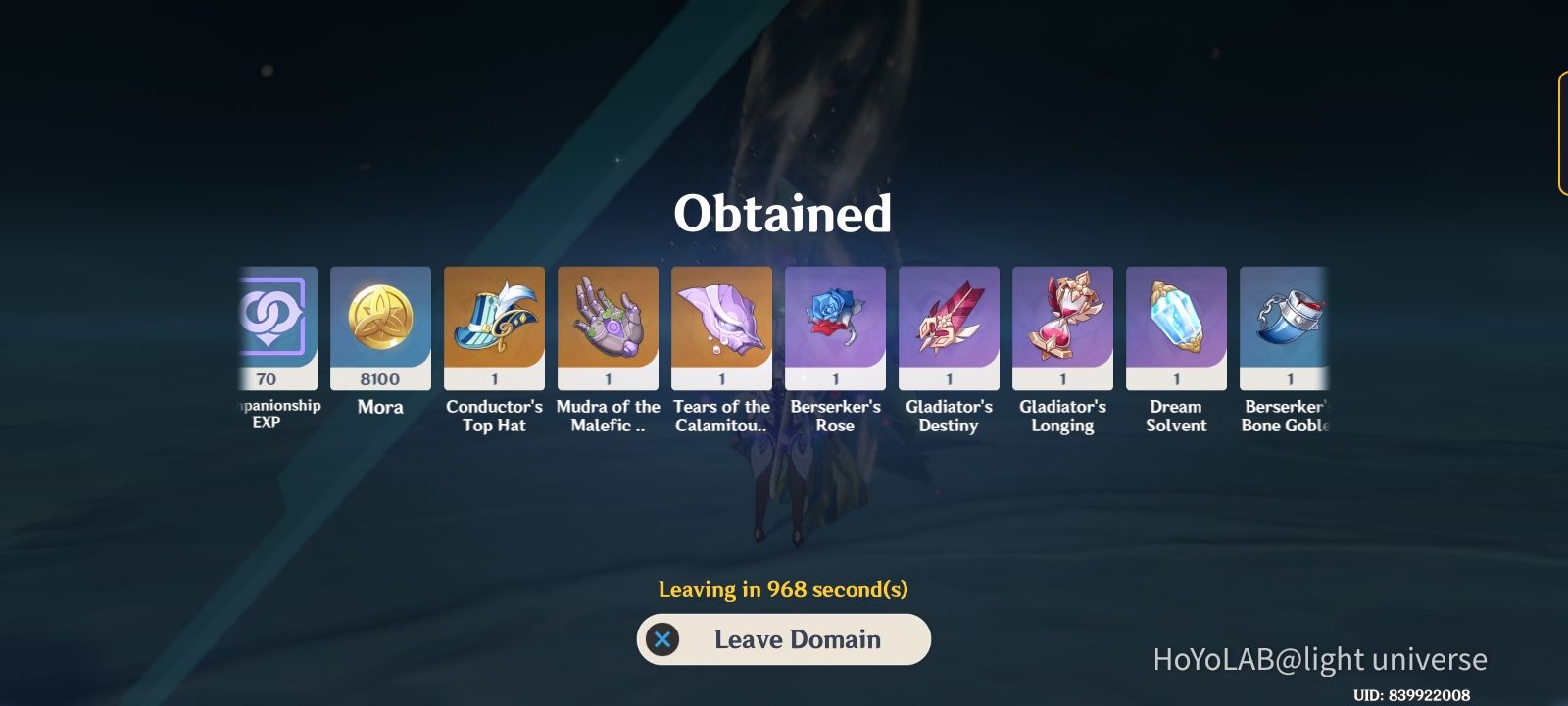
Task: Click the Tears of the Calamitous icon
Action: coord(721,324)
